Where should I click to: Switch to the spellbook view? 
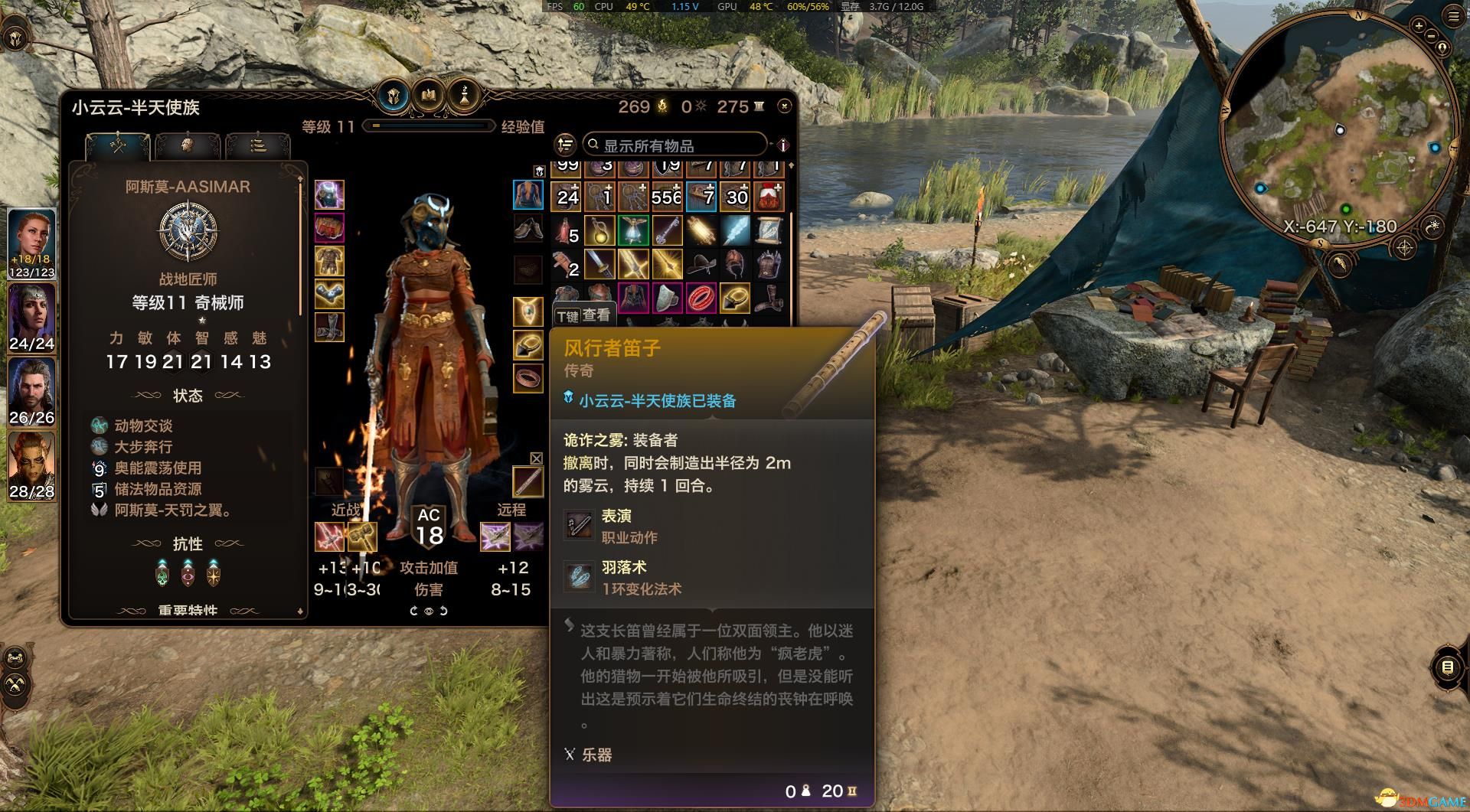428,96
